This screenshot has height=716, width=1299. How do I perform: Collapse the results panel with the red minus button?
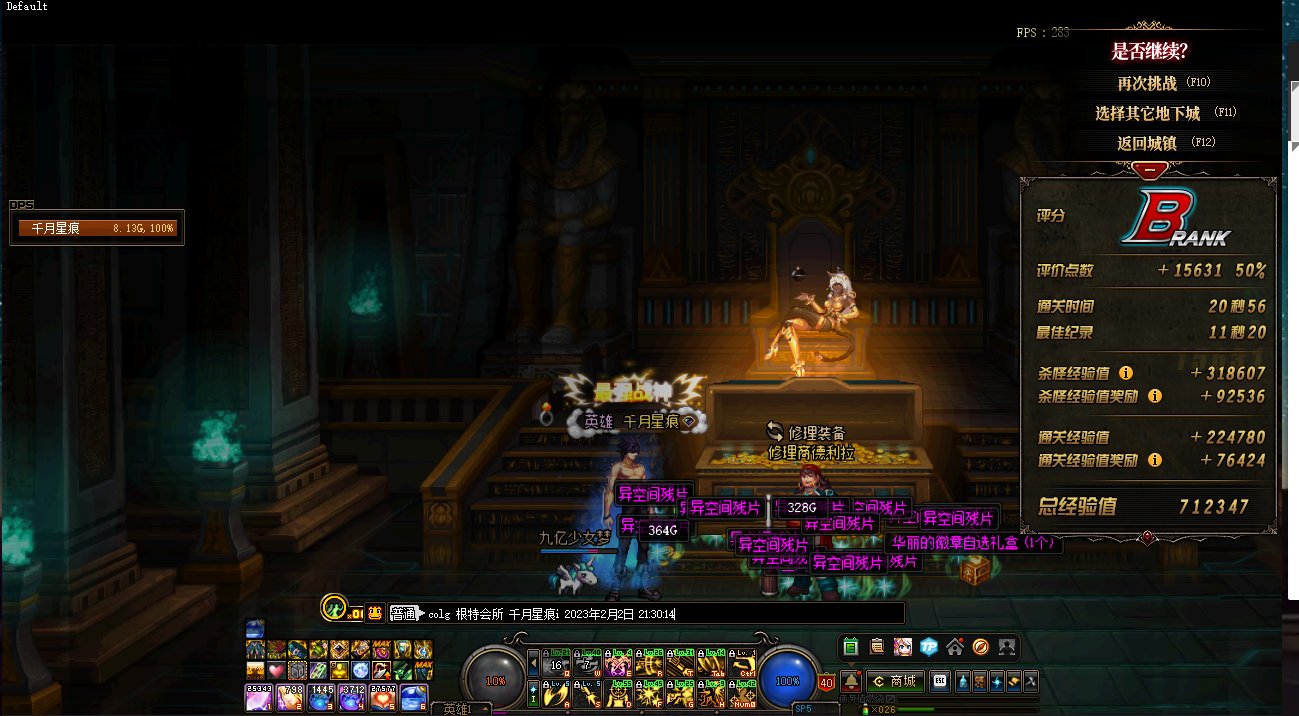(x=1150, y=170)
